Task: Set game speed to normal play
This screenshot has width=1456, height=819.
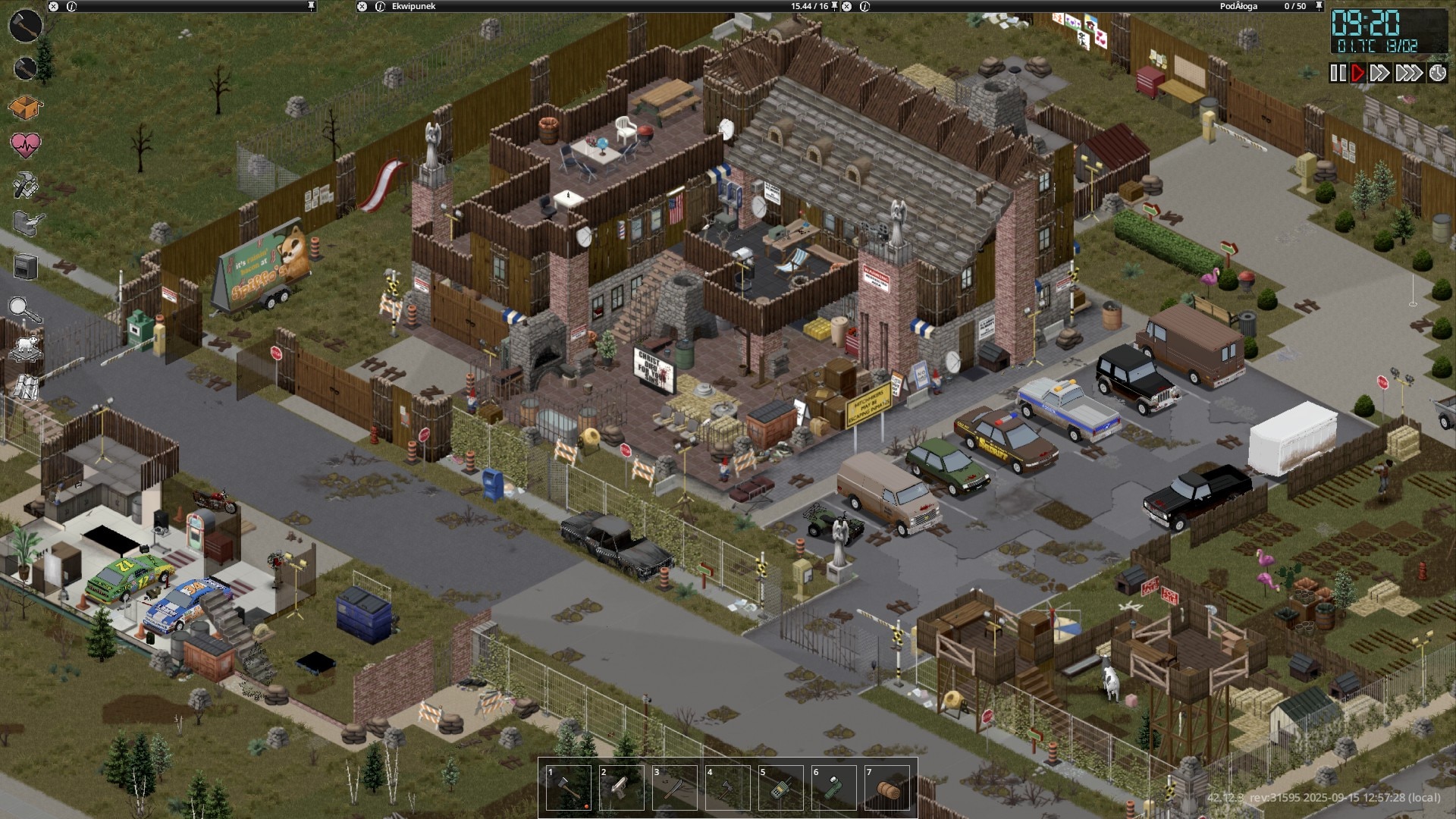Action: coord(1357,73)
